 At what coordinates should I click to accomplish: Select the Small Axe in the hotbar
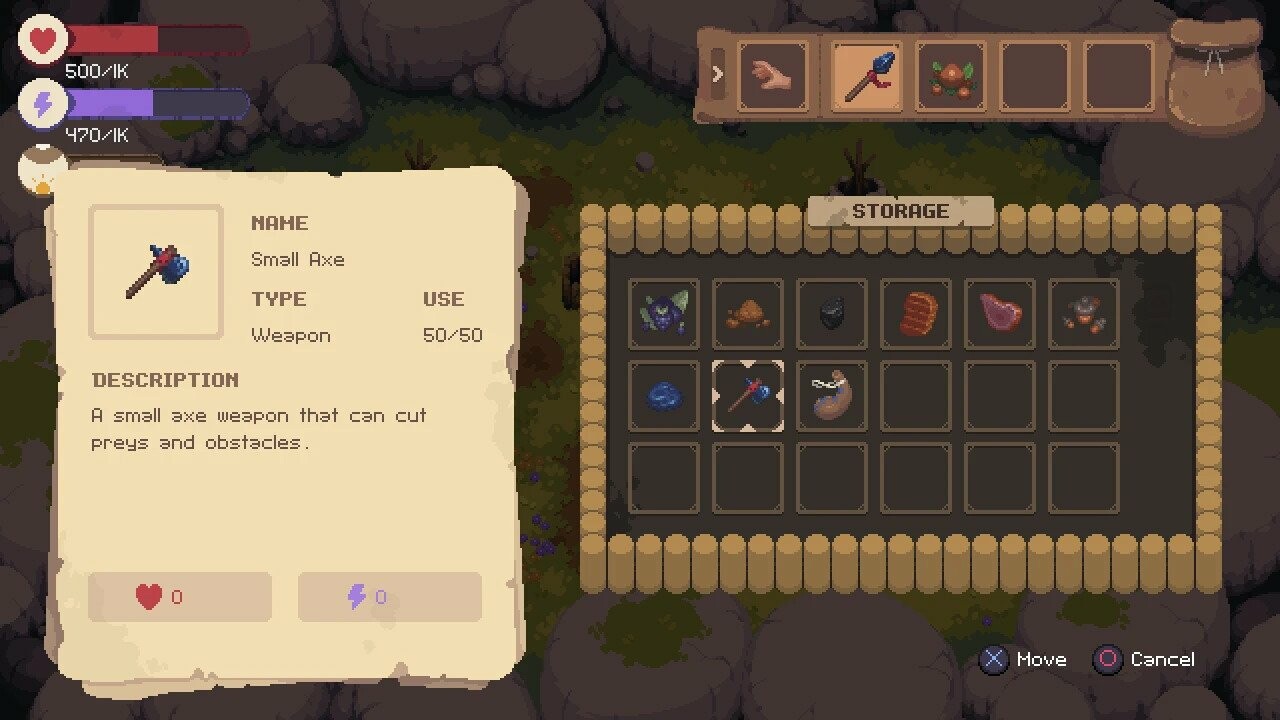865,74
